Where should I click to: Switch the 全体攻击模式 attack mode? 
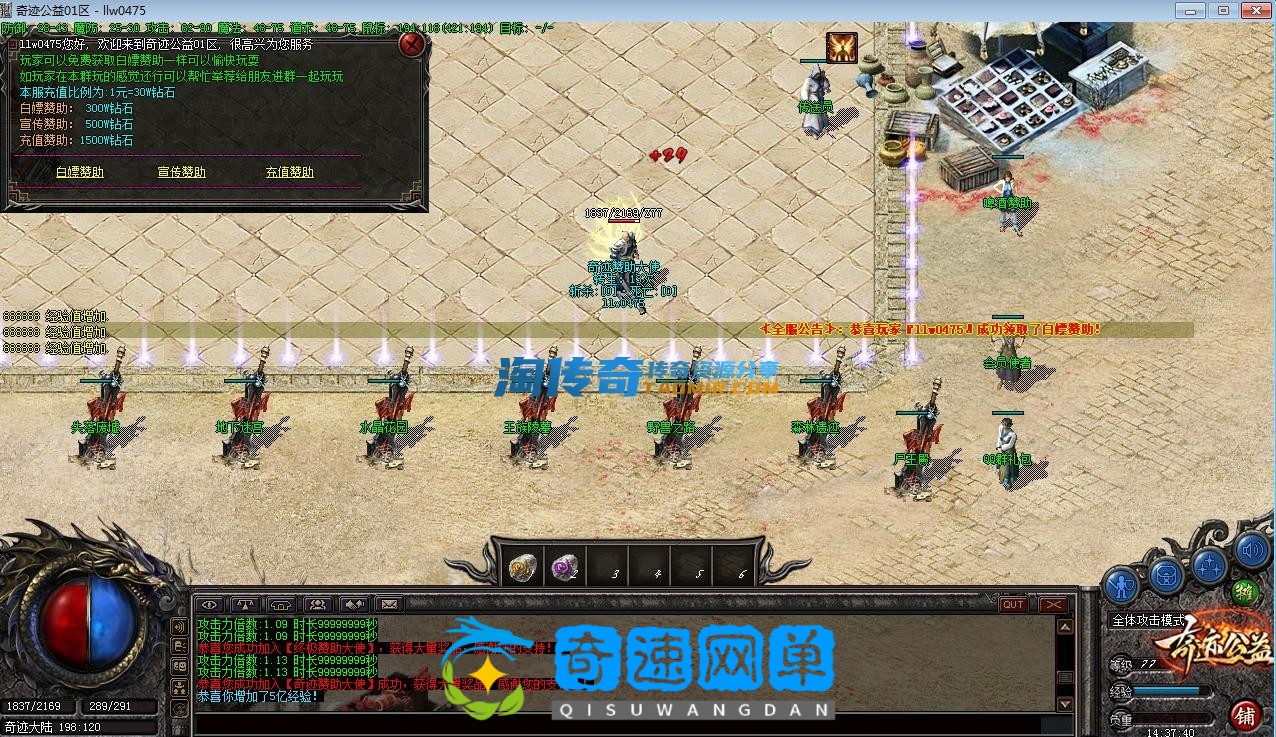1148,620
